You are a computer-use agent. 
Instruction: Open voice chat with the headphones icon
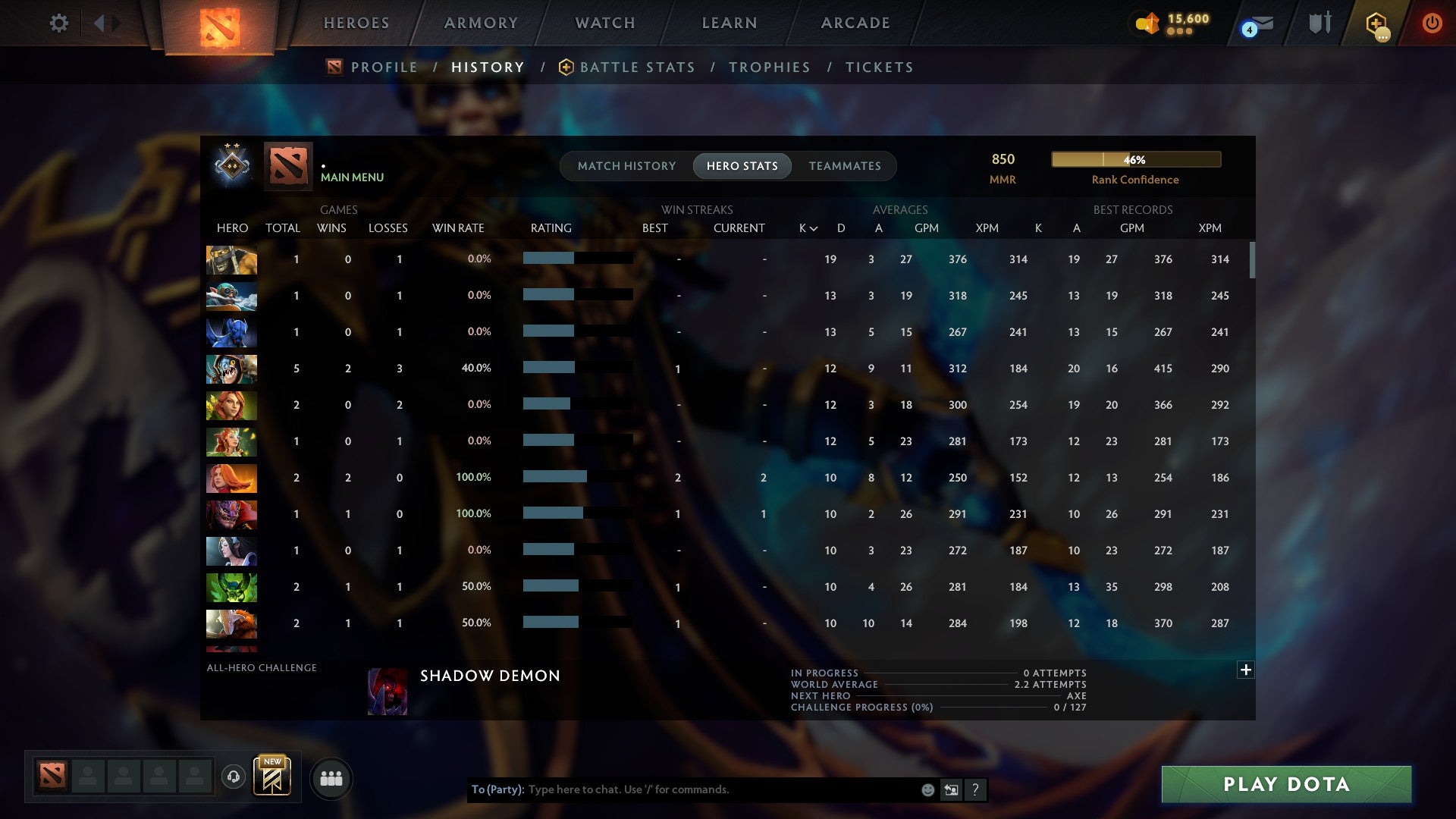[233, 778]
